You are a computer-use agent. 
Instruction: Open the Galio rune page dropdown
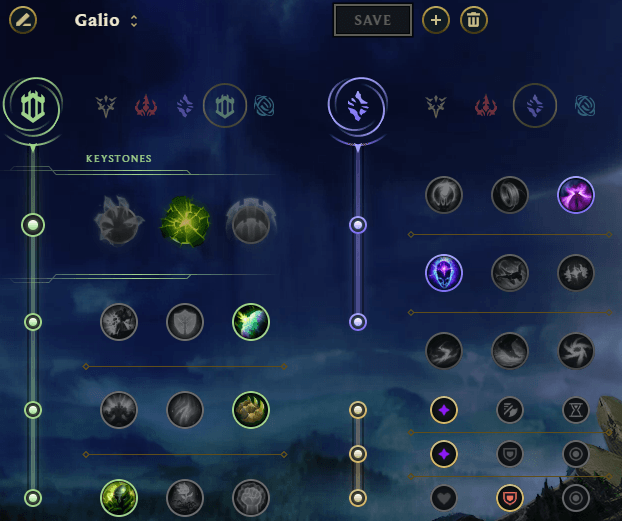[x=134, y=21]
